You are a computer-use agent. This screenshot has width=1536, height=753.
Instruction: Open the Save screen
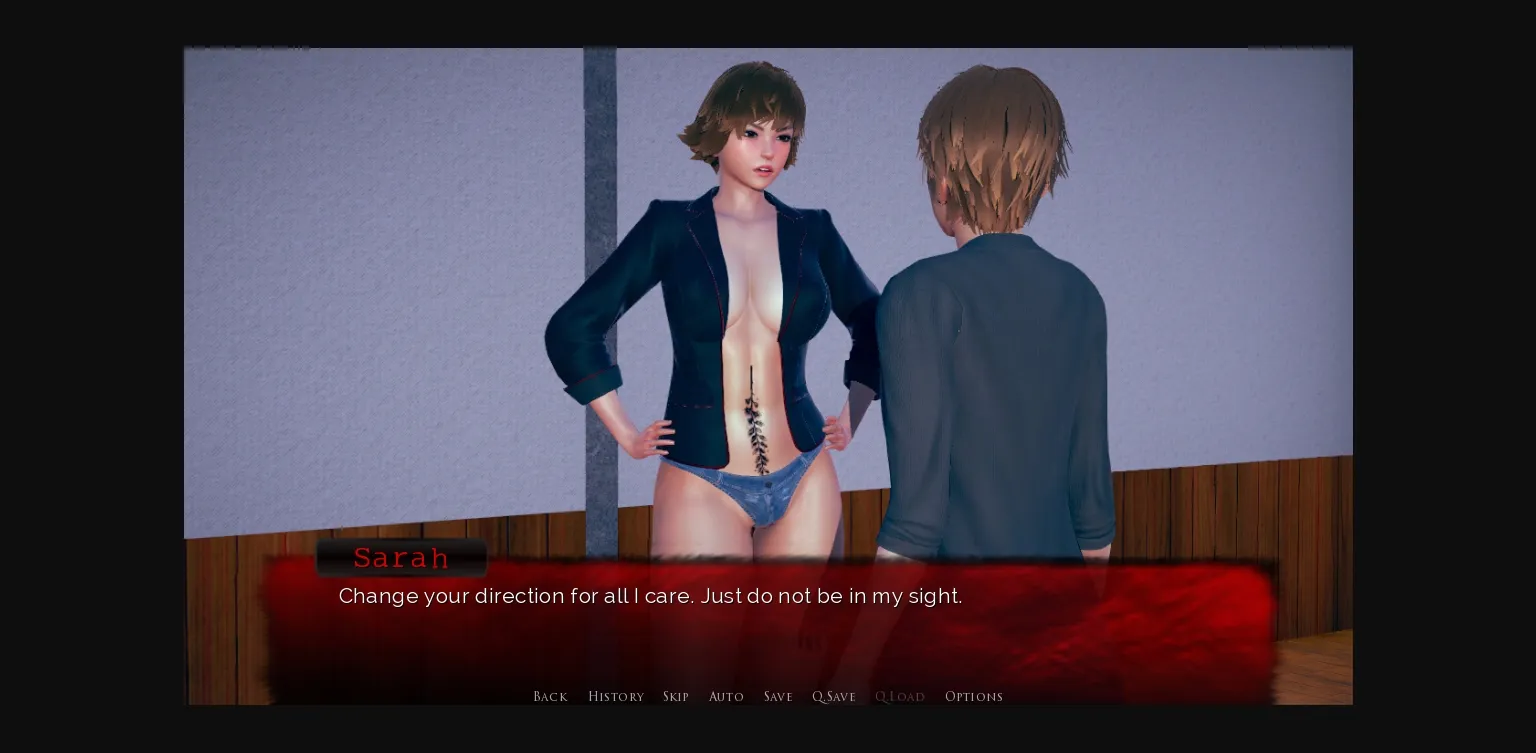coord(778,696)
